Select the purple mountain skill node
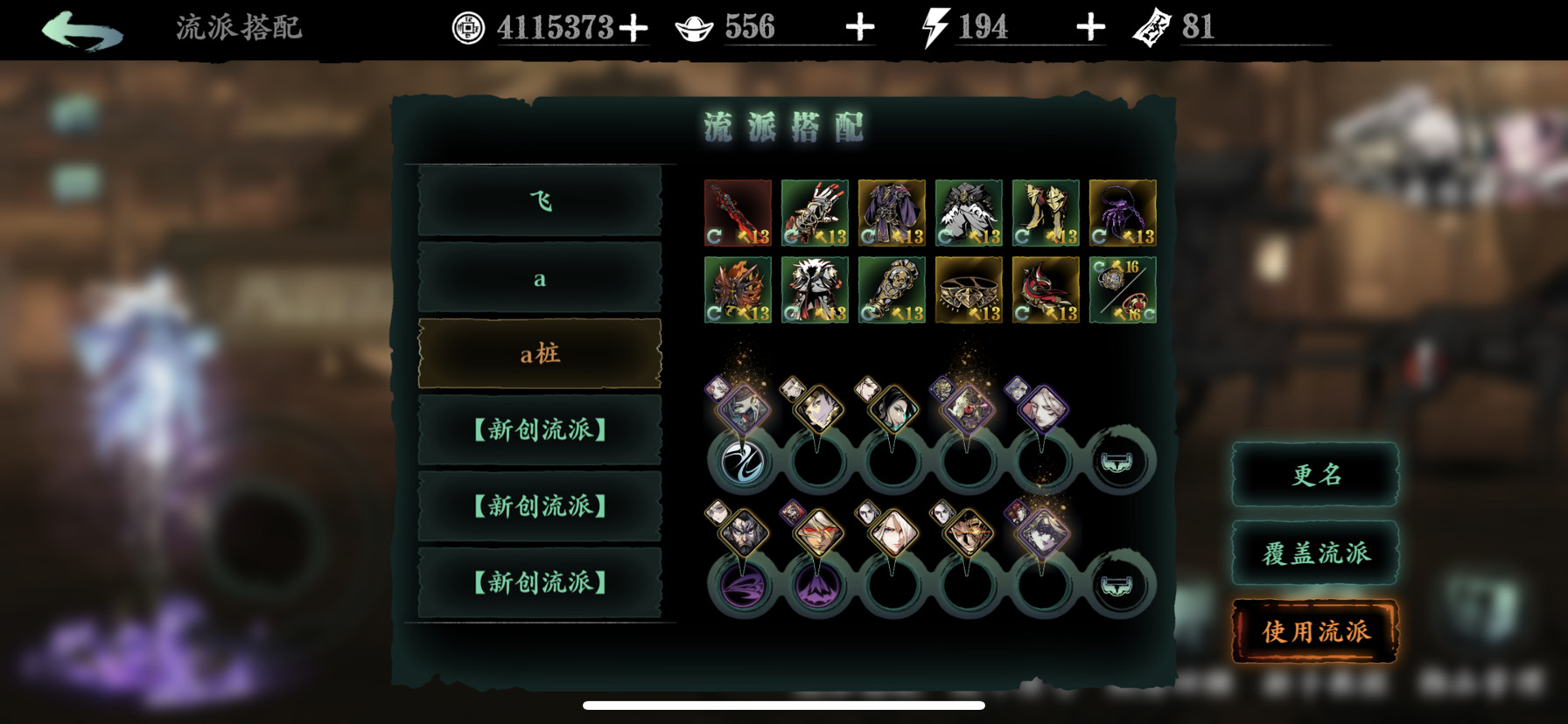Viewport: 1568px width, 724px height. pos(817,585)
